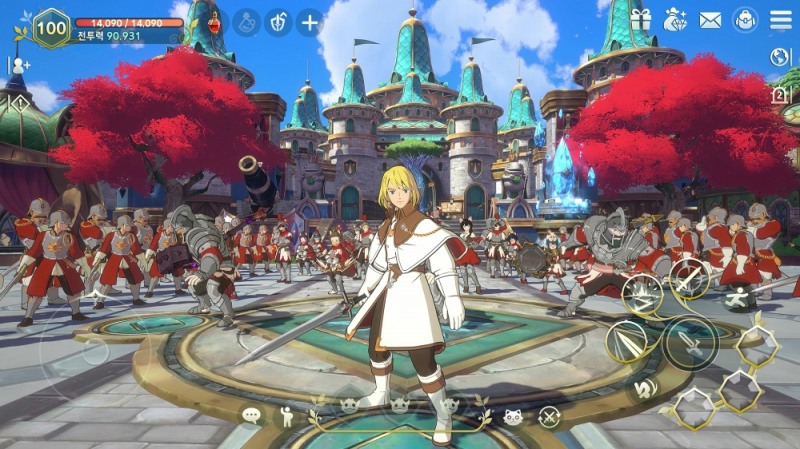Click the plus button in top bar
This screenshot has height=449, width=800.
tap(310, 21)
